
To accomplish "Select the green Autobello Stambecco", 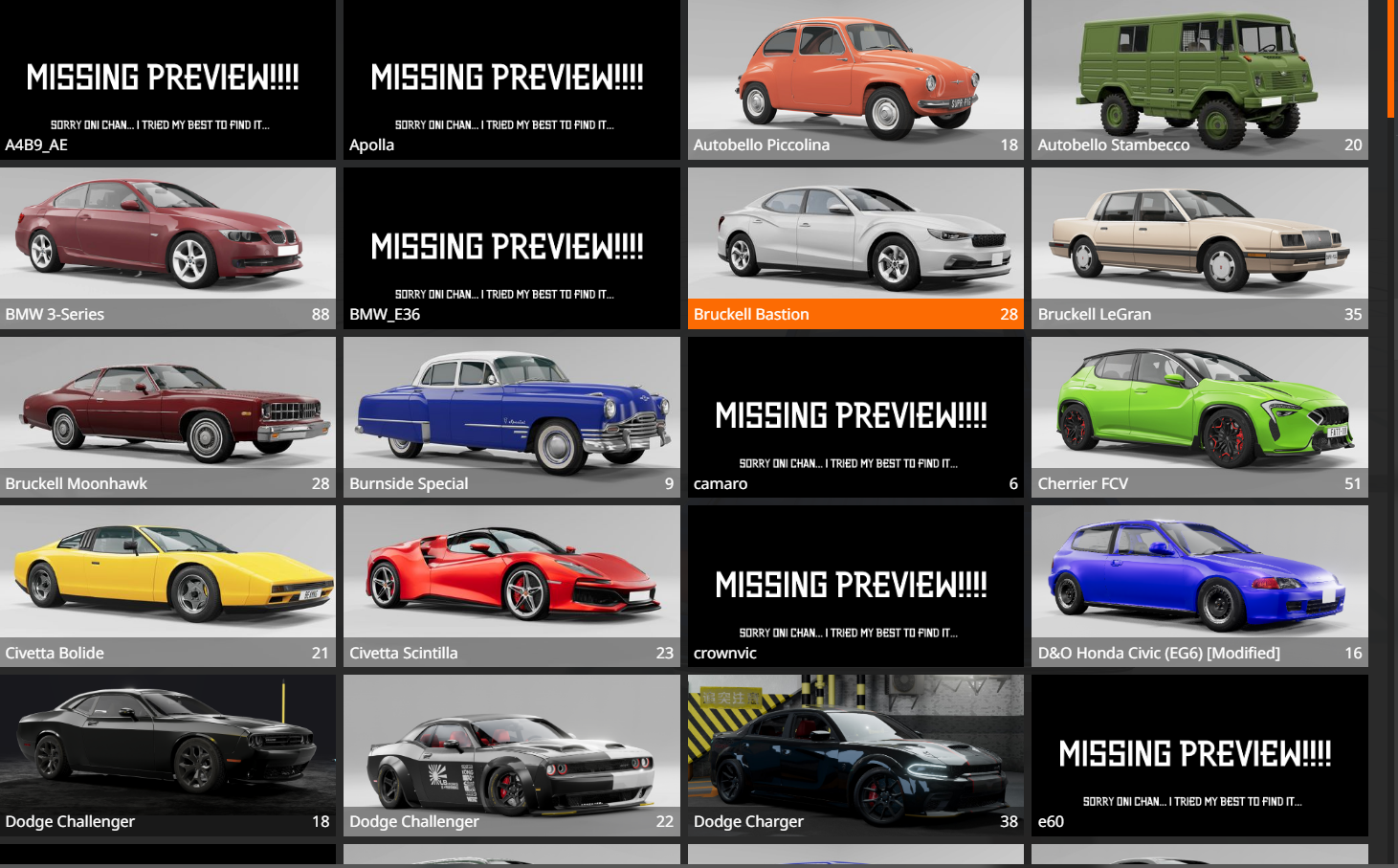I will tap(1199, 79).
